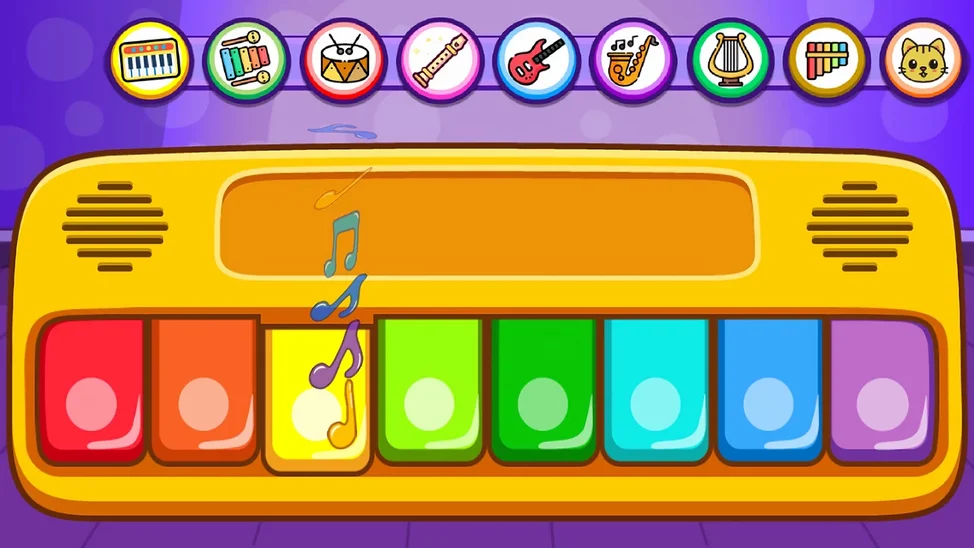
Task: Switch to the xylophone instrument
Action: point(246,60)
